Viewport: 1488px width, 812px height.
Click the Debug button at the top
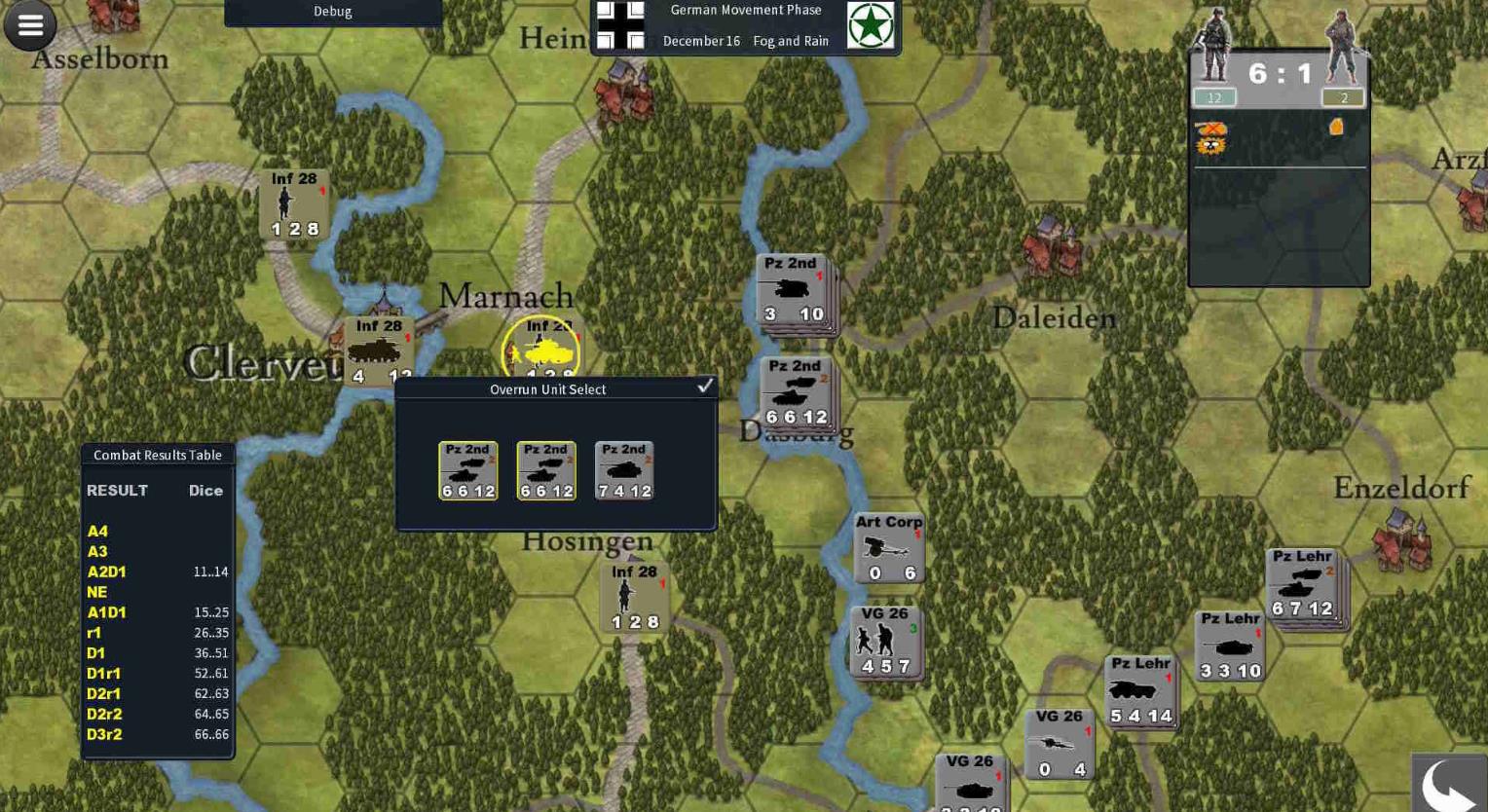(332, 12)
